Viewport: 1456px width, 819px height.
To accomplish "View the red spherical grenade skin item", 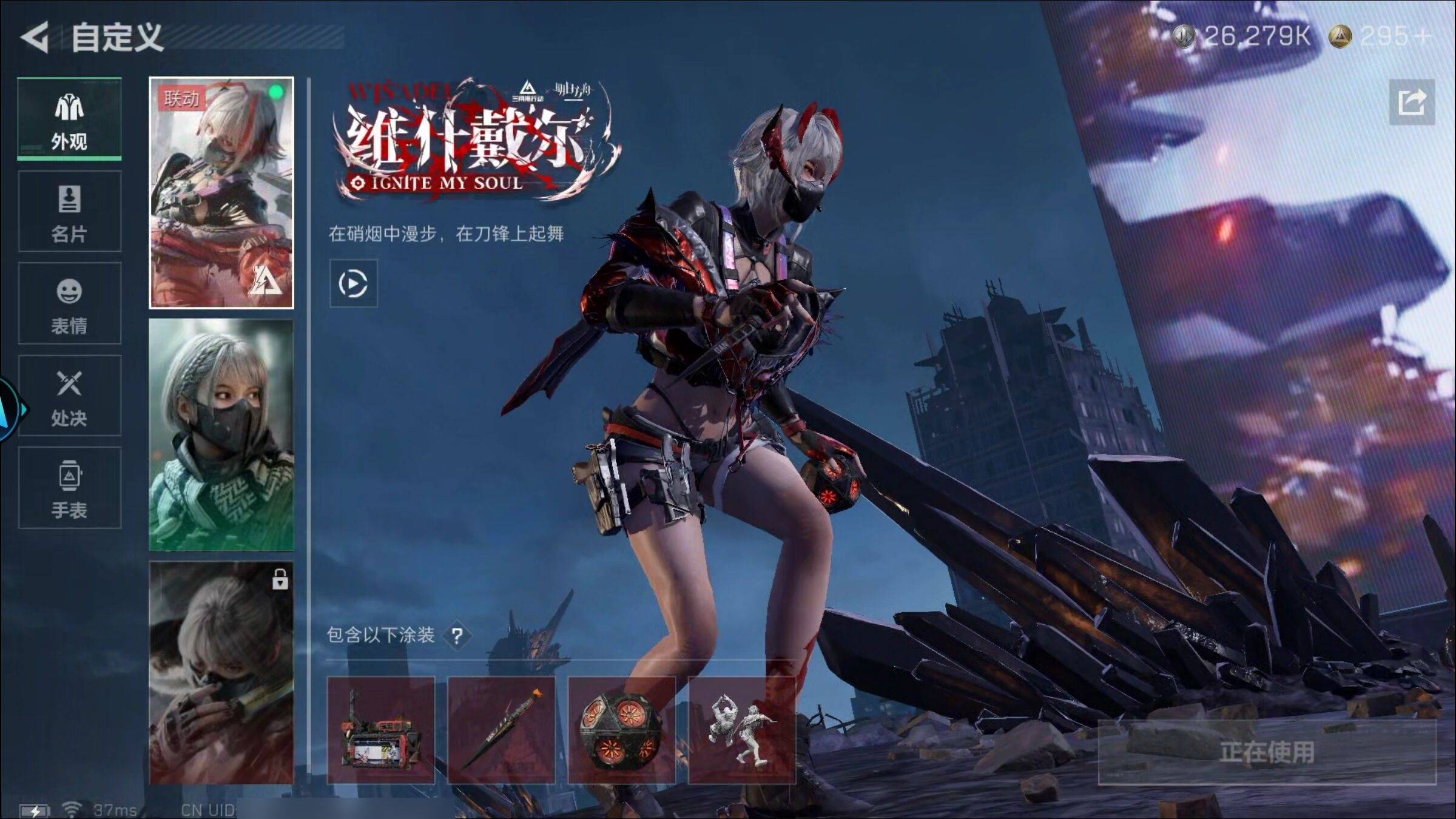I will click(621, 730).
